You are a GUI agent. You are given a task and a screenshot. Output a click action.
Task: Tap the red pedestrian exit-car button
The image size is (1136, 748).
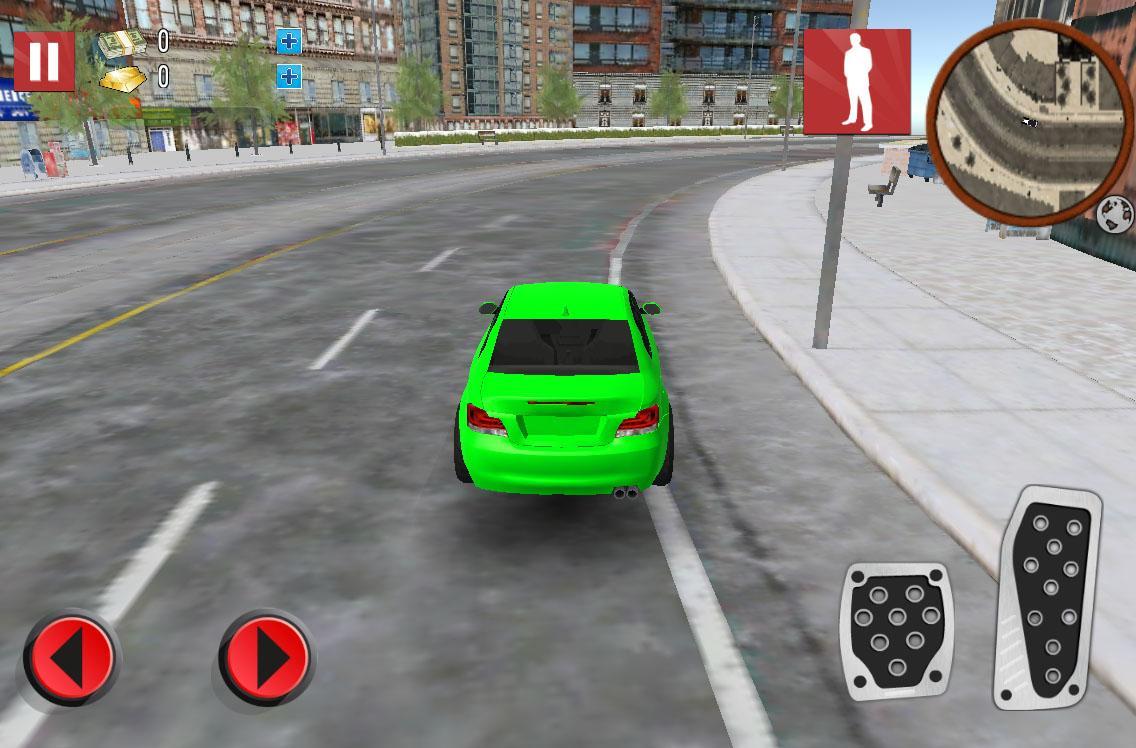(x=856, y=81)
